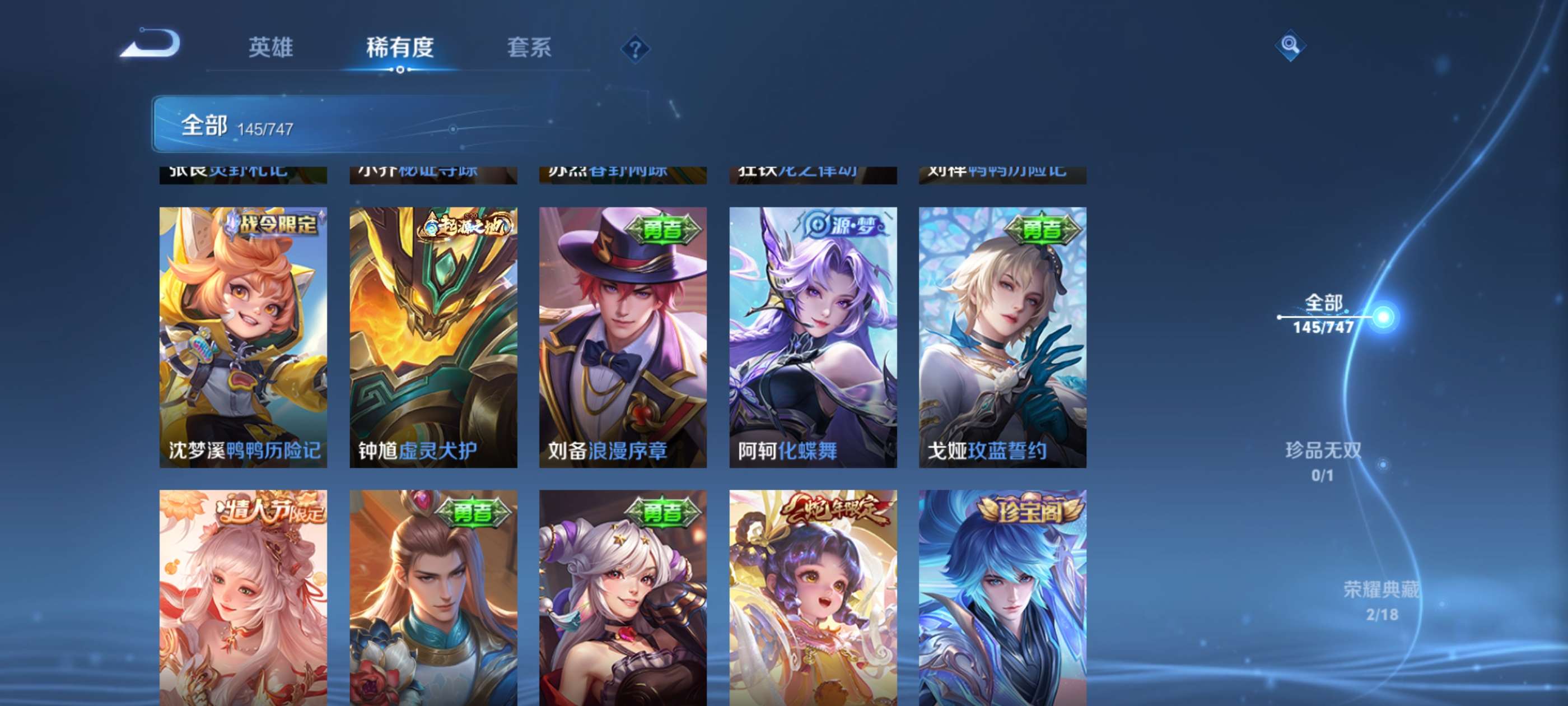This screenshot has width=1568, height=706.
Task: Go back using the return arrow
Action: pyautogui.click(x=151, y=44)
